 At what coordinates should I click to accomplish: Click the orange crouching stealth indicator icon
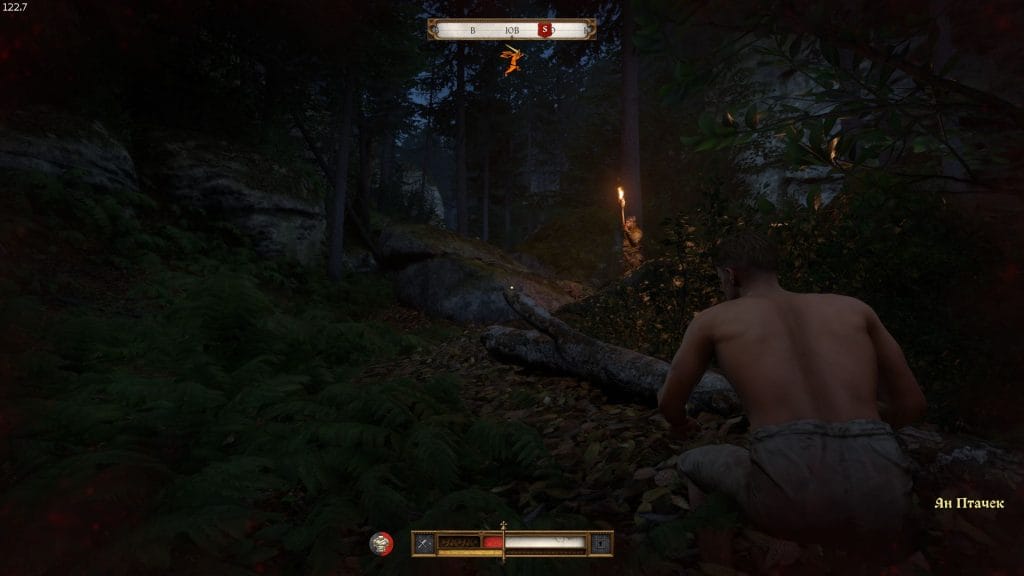click(512, 60)
